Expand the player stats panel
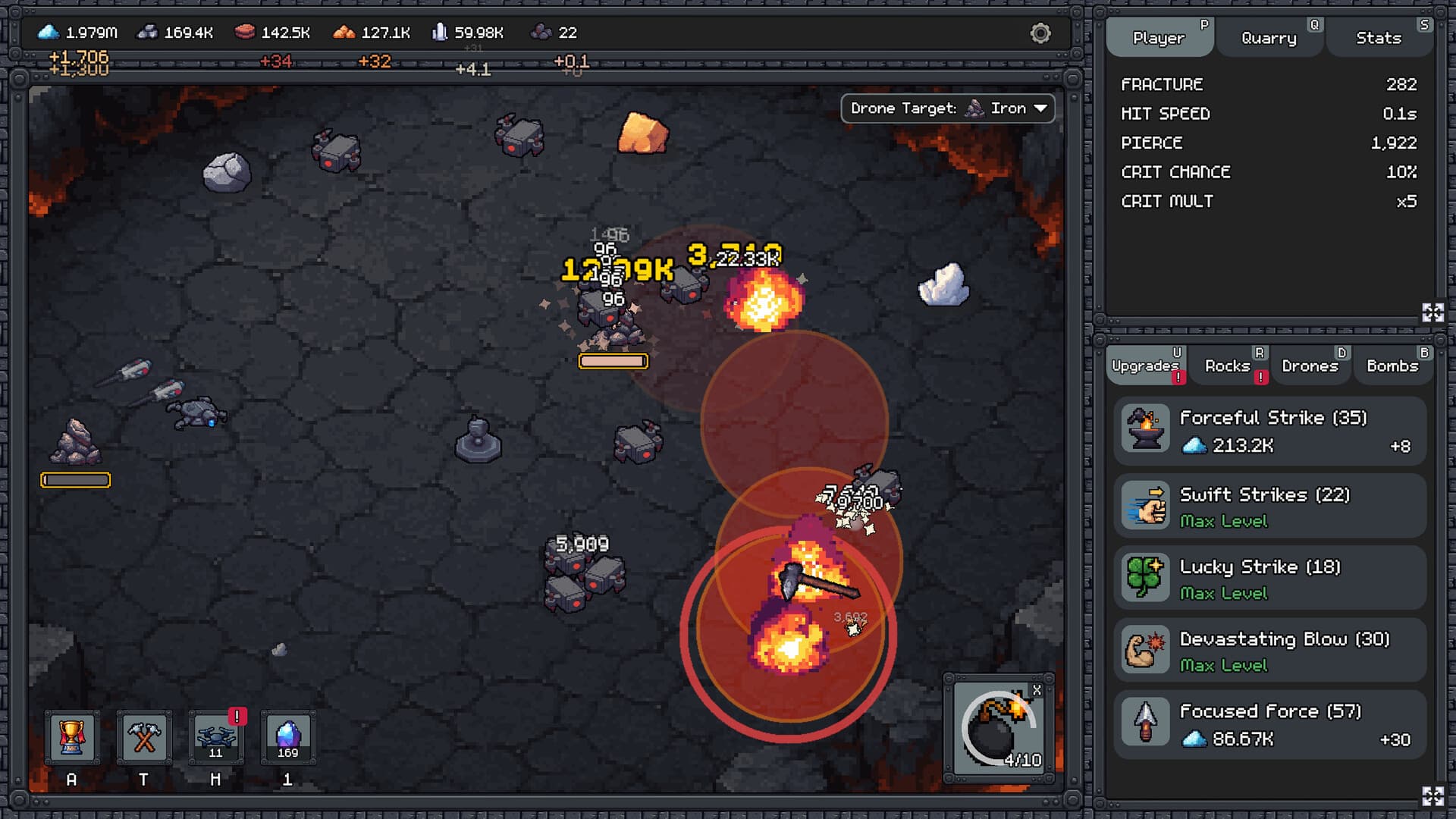1456x819 pixels. pyautogui.click(x=1432, y=312)
